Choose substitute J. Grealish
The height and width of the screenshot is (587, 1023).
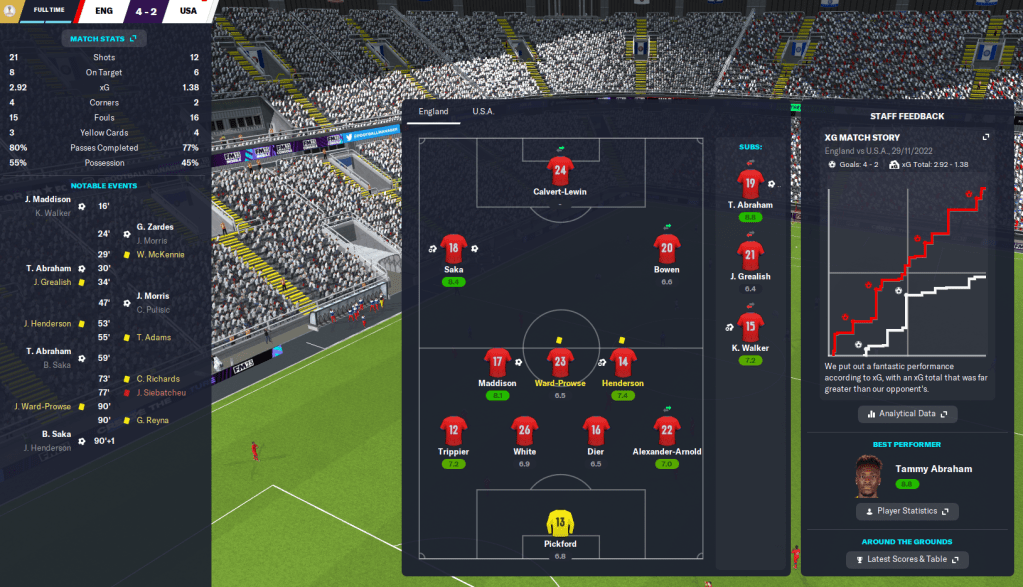tap(750, 256)
